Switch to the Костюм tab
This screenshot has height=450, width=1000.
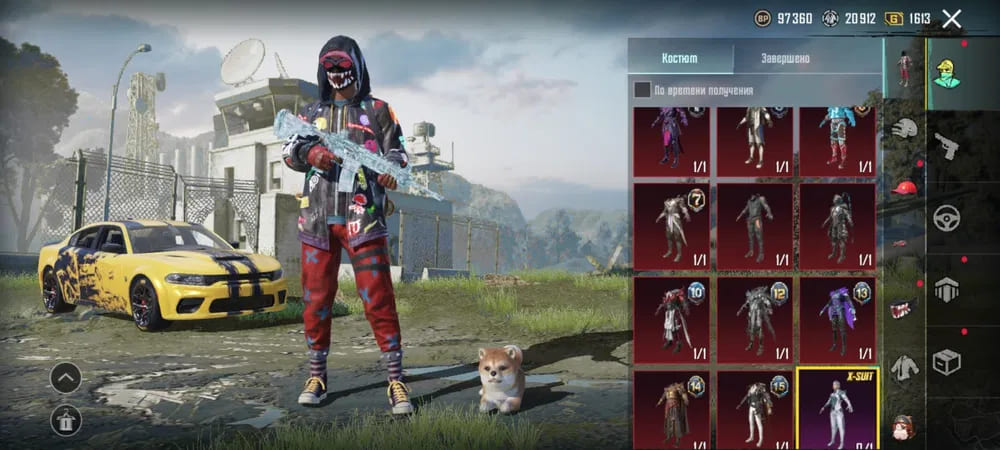tap(681, 58)
